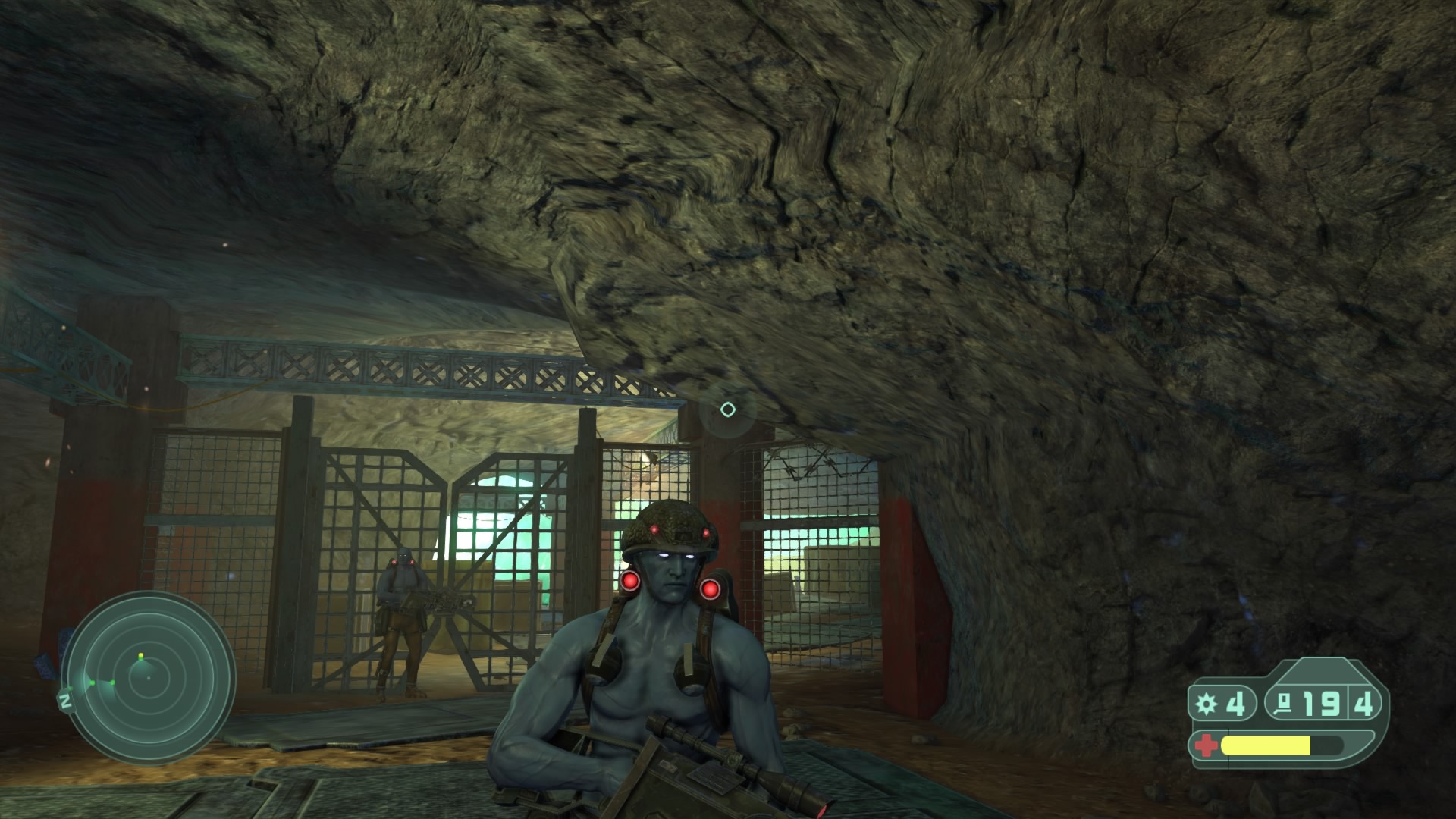Click the diamond crosshair reticle
The image size is (1456, 819).
click(727, 409)
